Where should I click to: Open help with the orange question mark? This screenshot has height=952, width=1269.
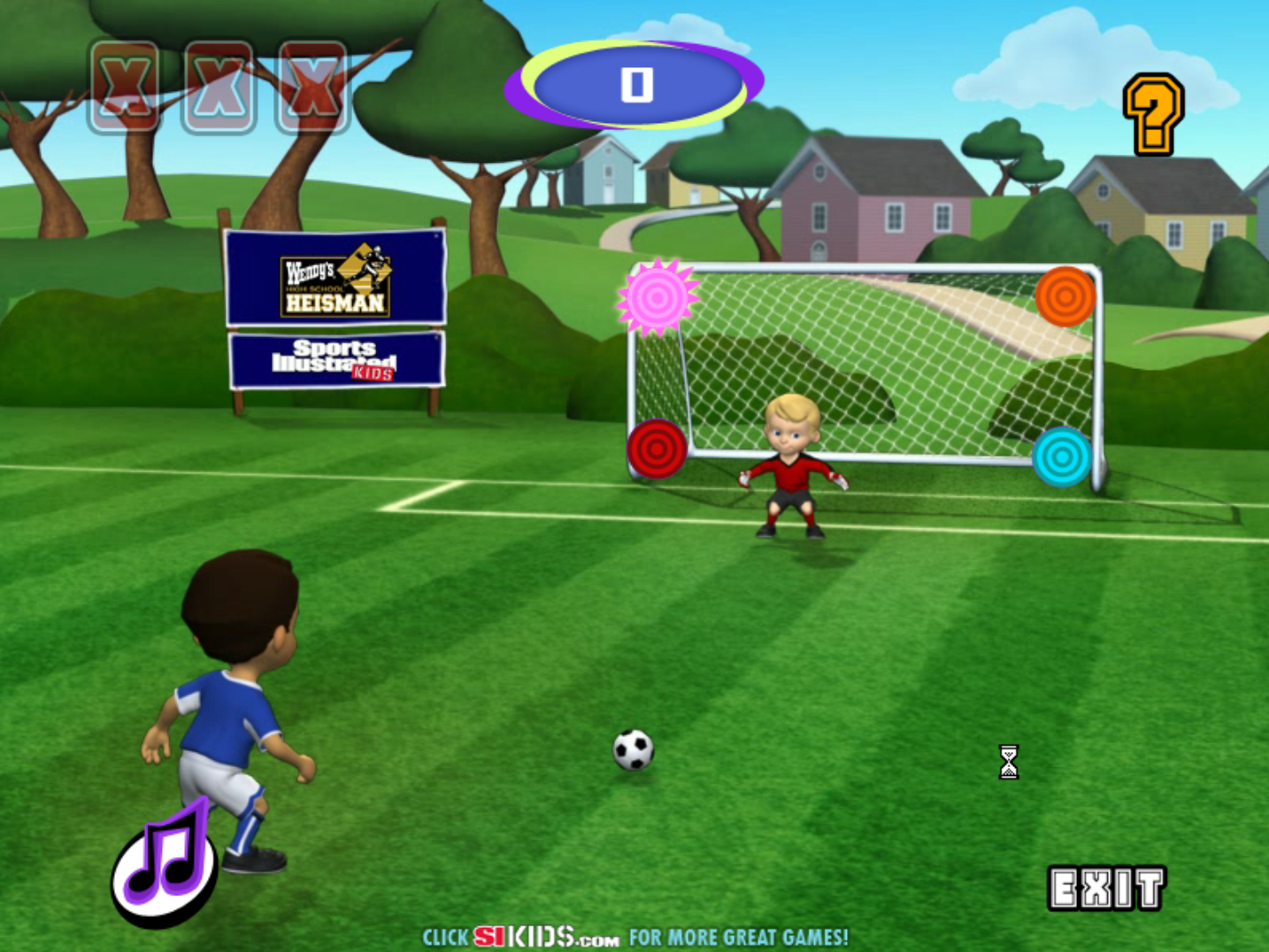pos(1152,113)
